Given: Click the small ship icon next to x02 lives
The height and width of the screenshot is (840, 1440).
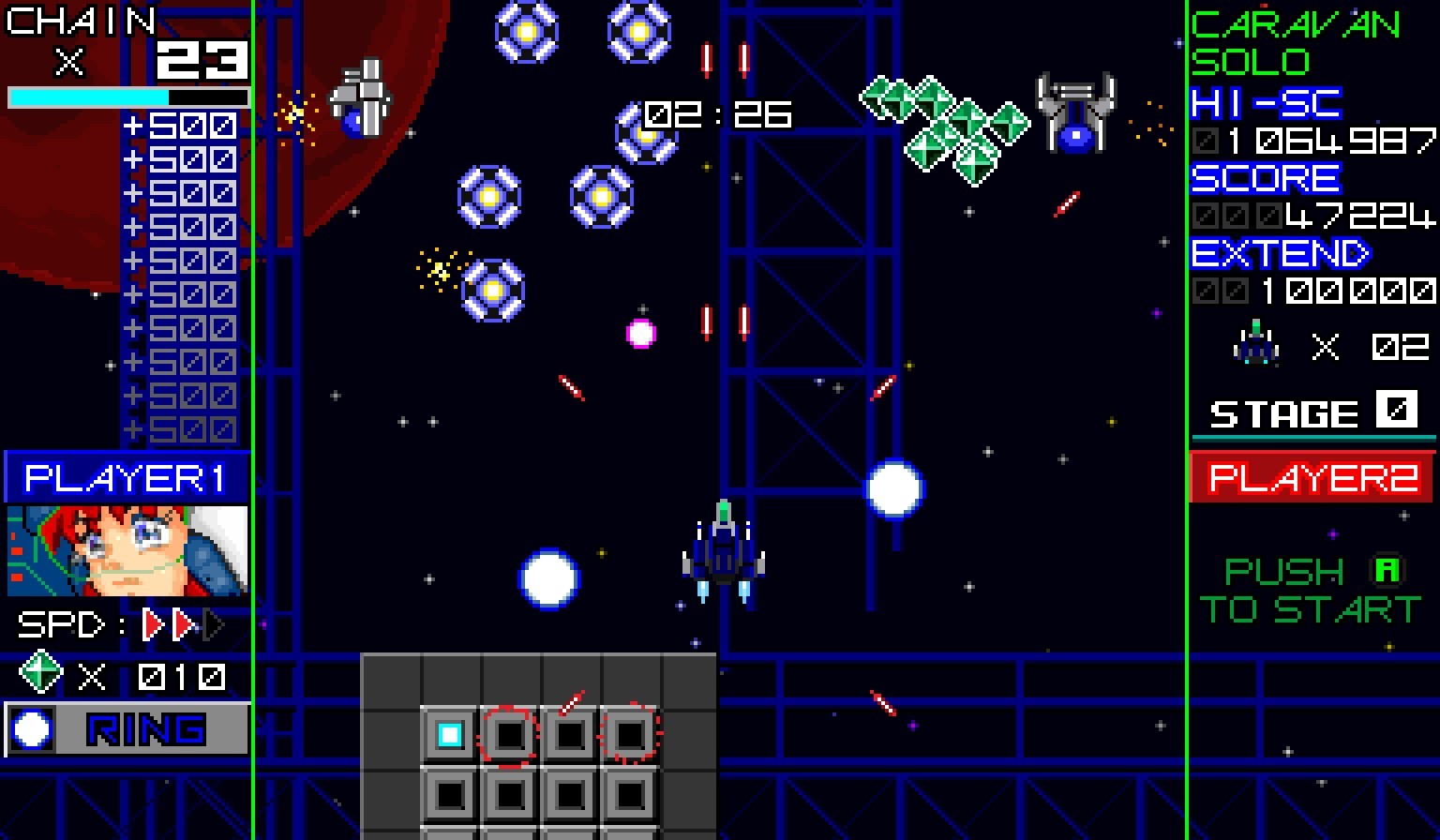Looking at the screenshot, I should pyautogui.click(x=1253, y=345).
